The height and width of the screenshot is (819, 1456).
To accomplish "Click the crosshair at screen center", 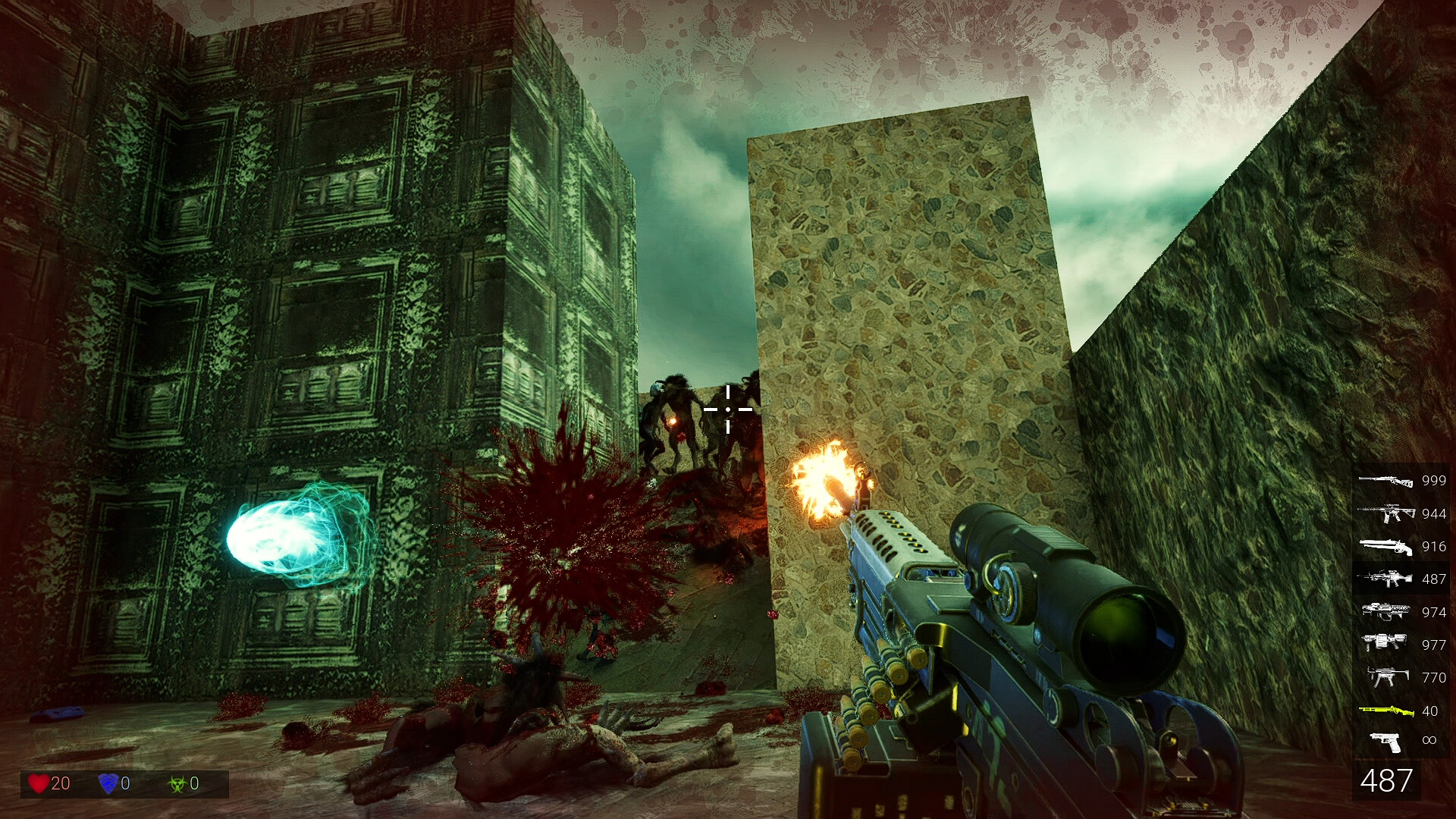I will pyautogui.click(x=727, y=408).
